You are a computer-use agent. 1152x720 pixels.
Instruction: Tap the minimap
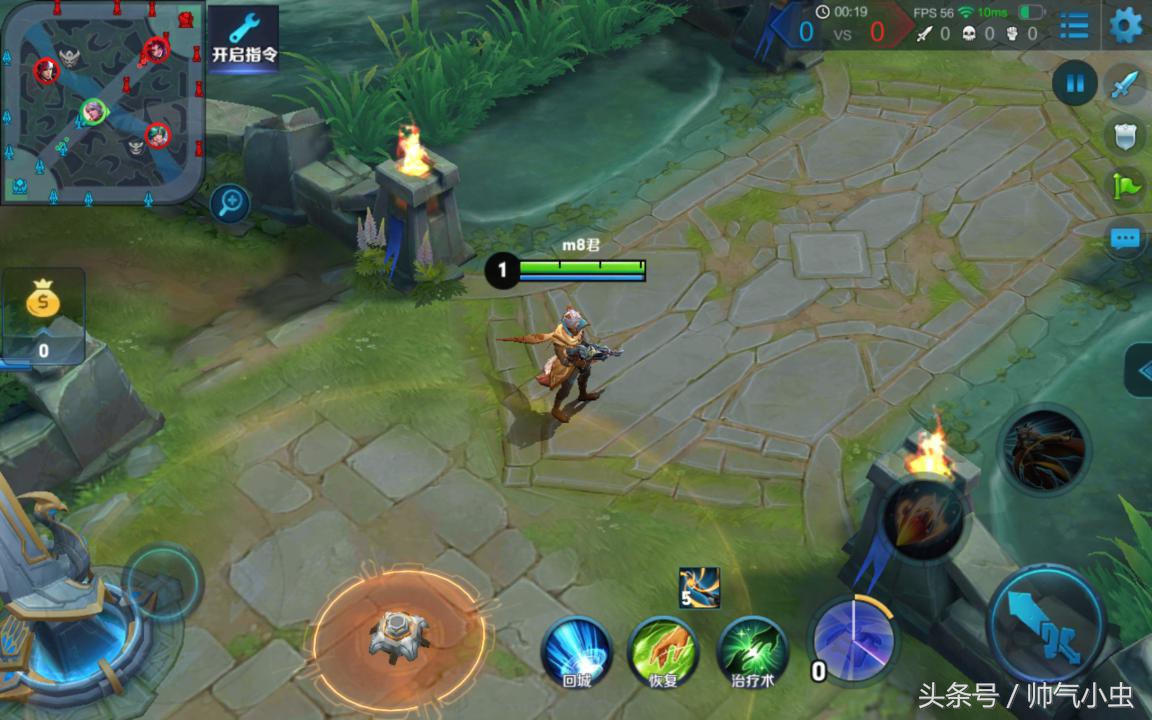tap(101, 101)
